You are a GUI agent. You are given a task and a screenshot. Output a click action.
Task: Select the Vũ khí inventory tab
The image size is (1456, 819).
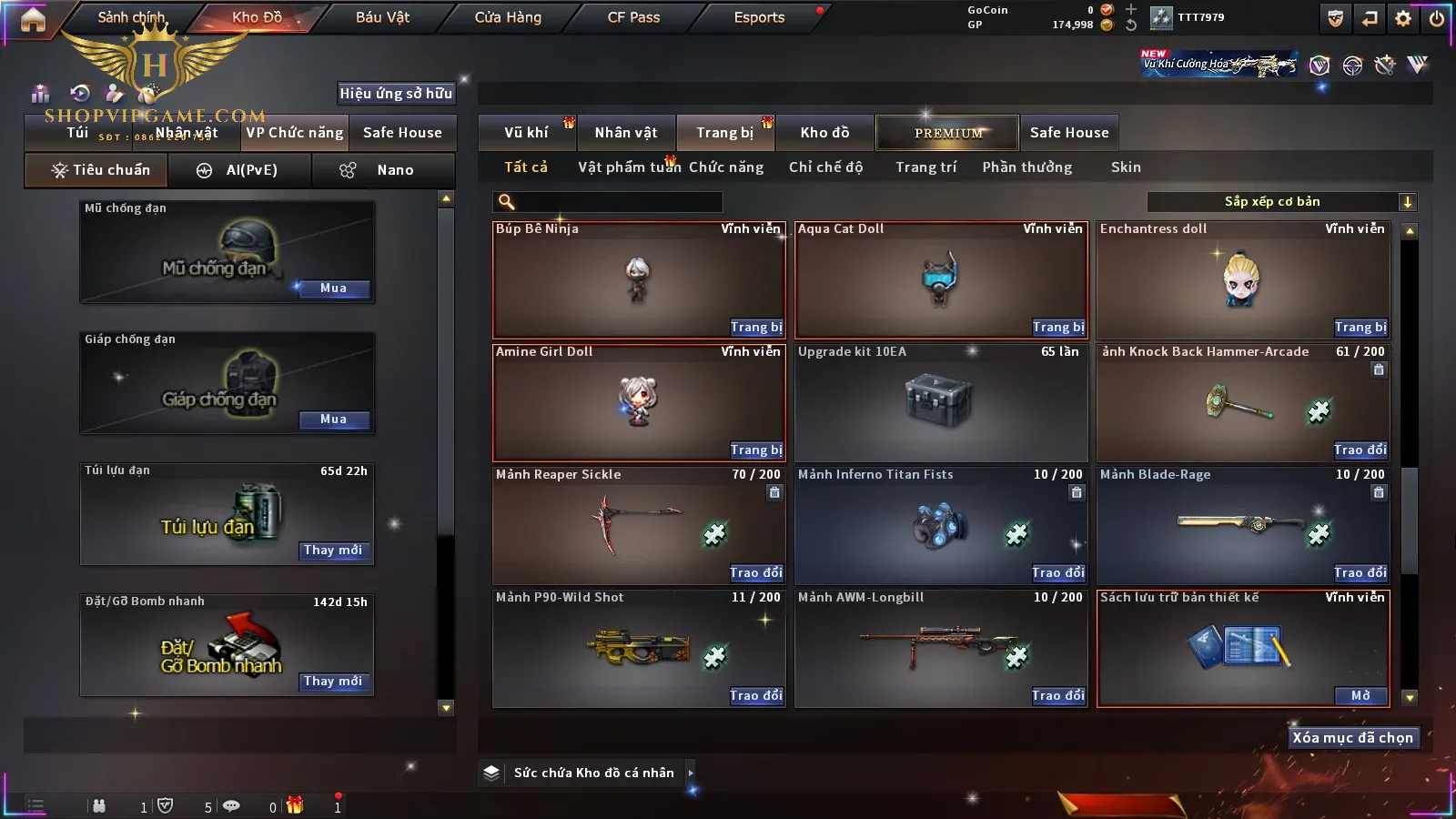click(x=527, y=133)
